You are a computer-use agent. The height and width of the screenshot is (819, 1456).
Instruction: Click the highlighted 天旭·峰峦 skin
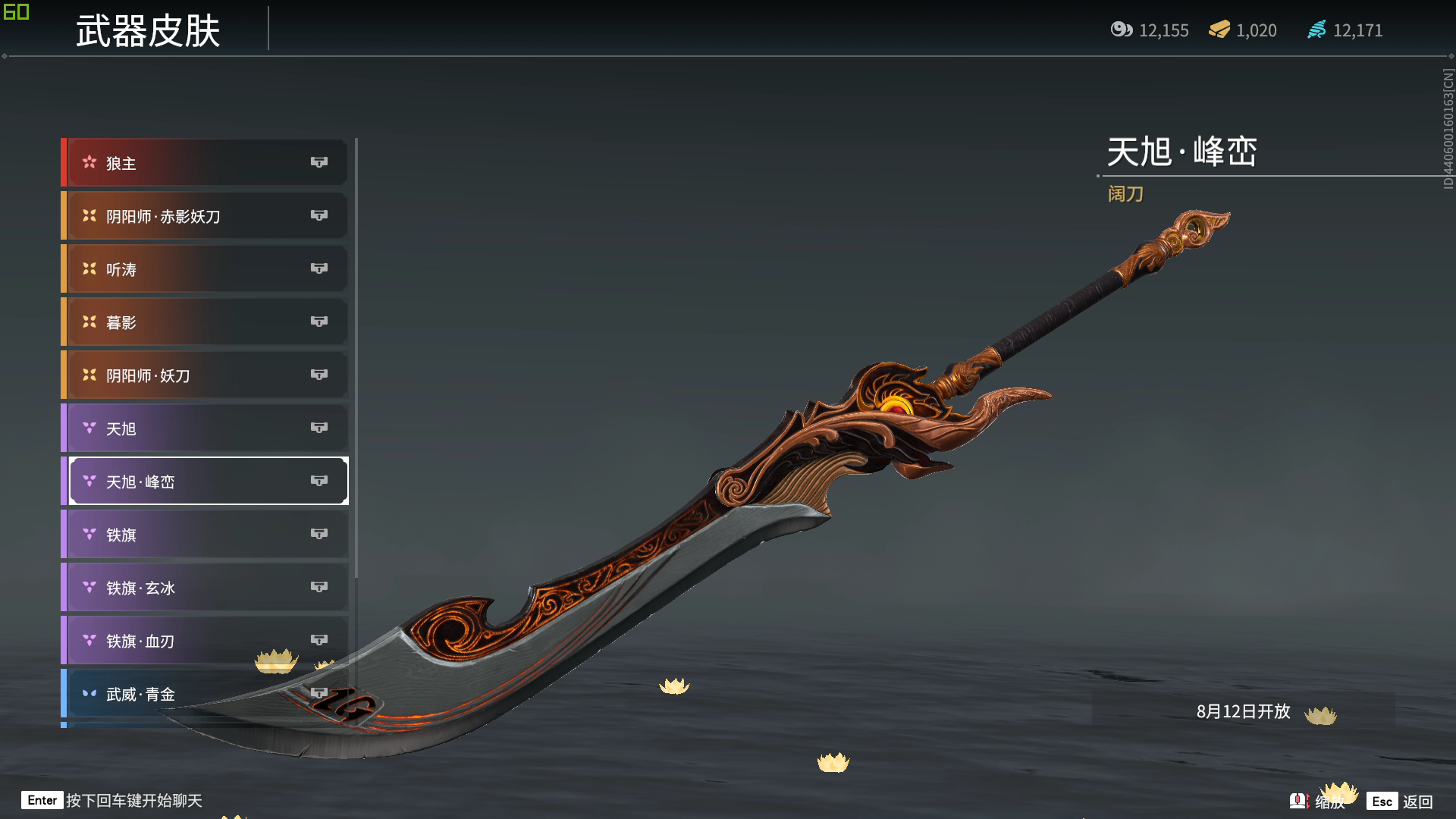point(205,482)
